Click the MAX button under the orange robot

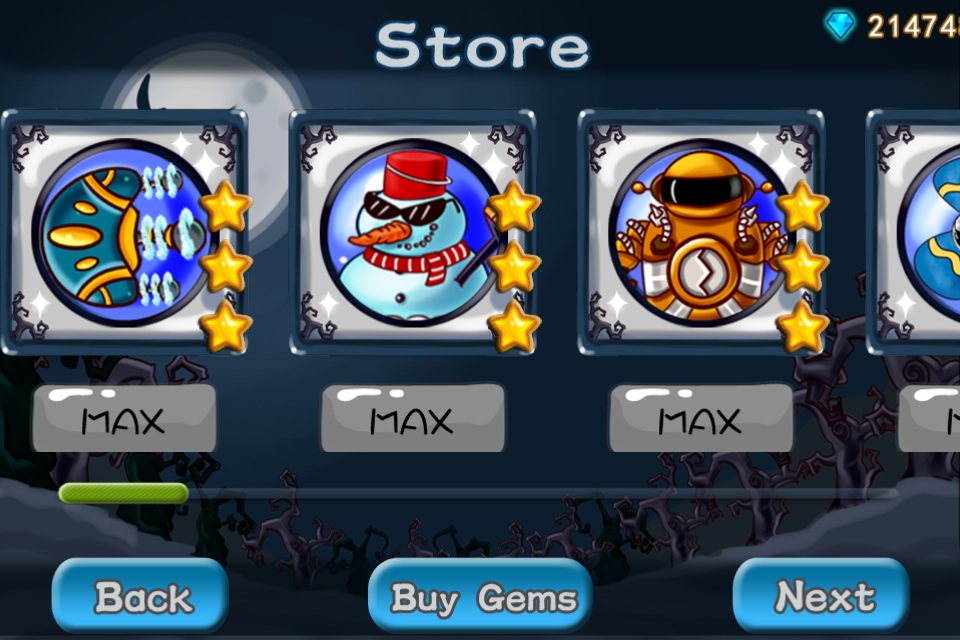700,419
